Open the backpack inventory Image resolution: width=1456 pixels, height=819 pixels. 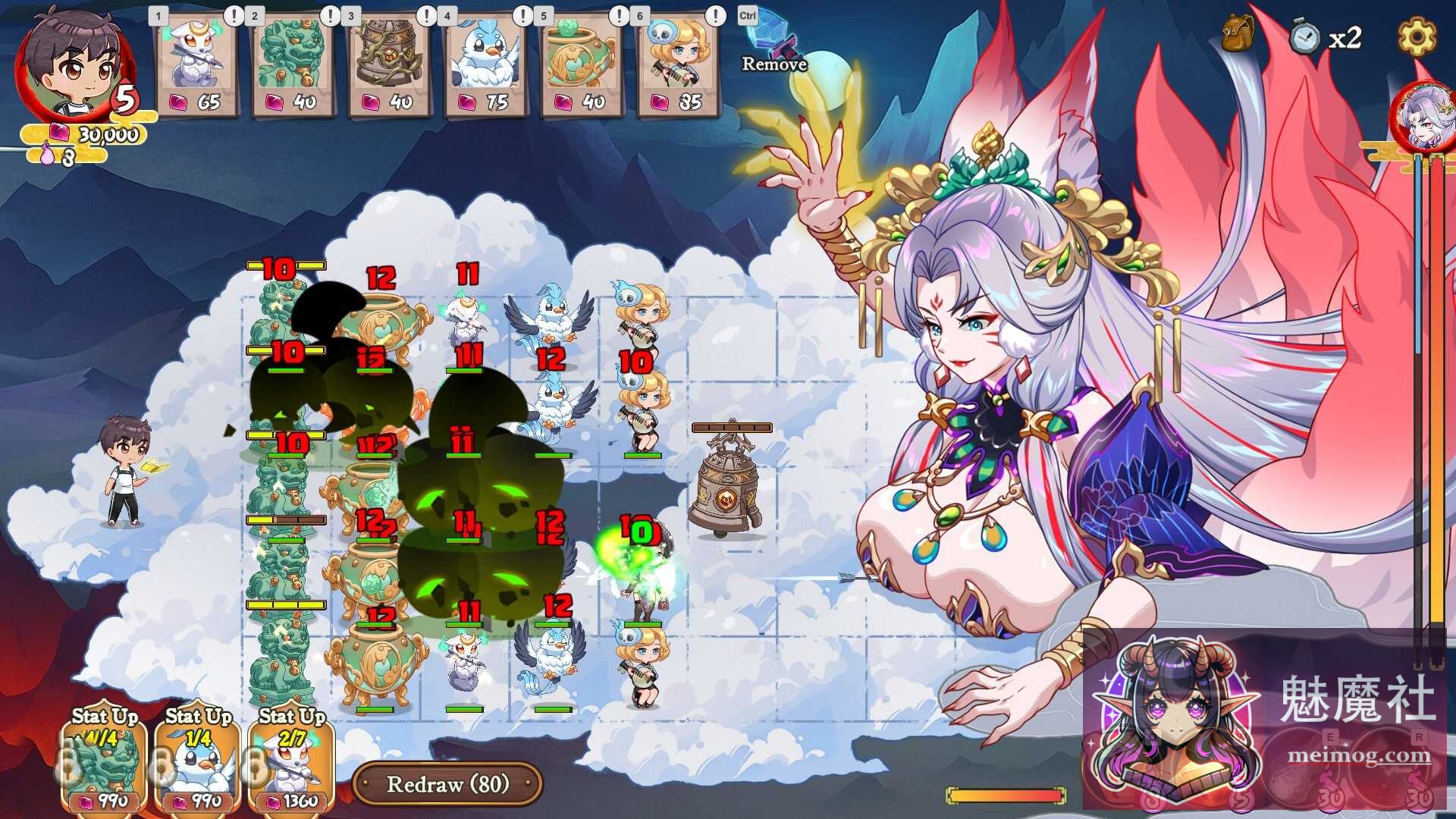coord(1236,34)
